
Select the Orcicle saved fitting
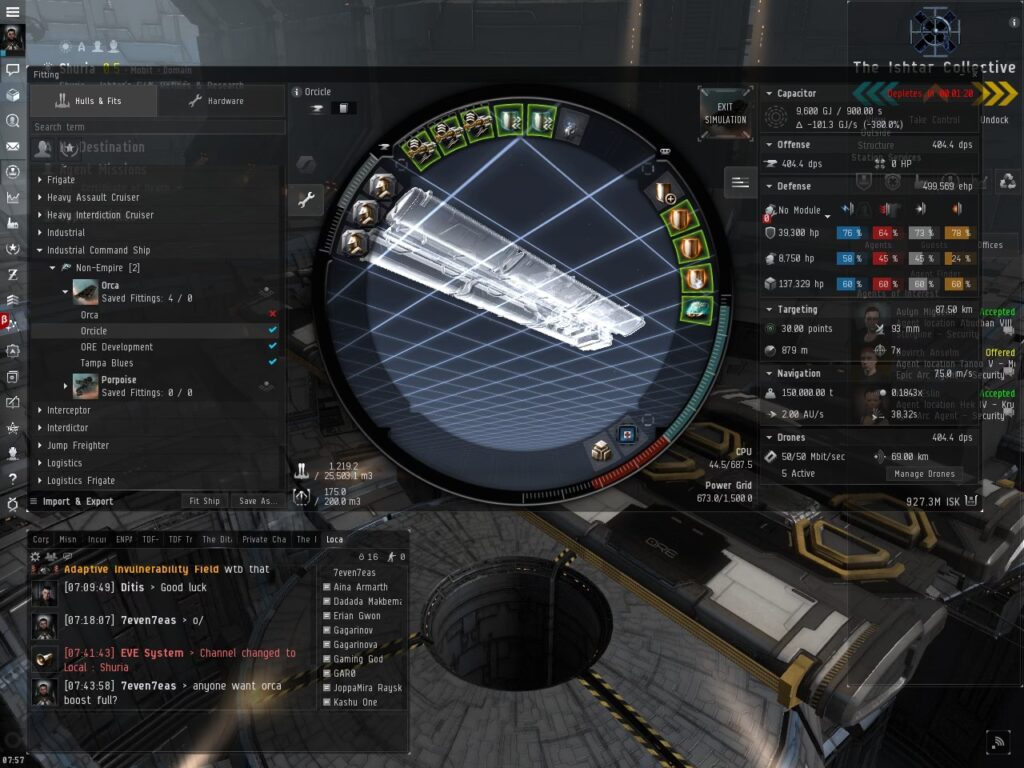94,331
